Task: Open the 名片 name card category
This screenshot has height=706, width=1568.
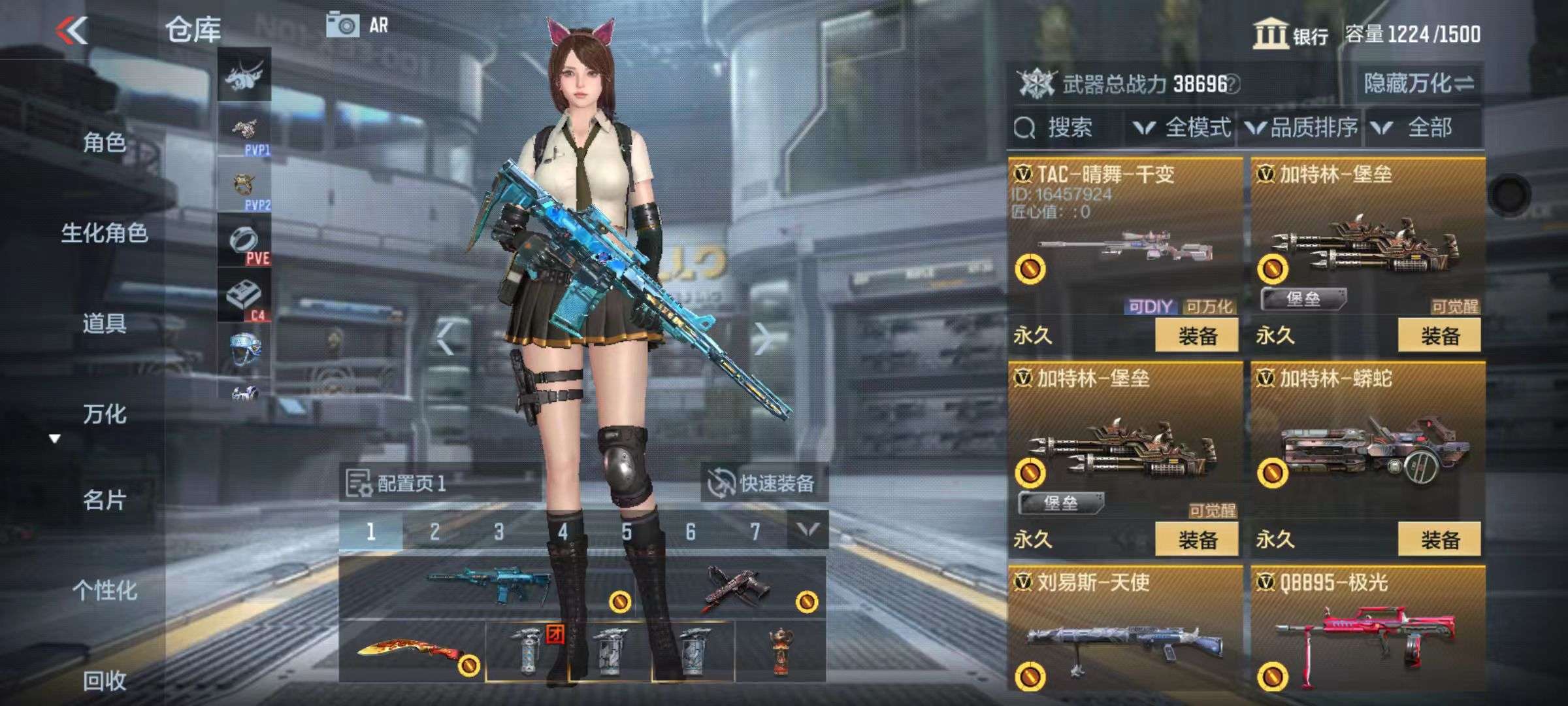Action: pyautogui.click(x=104, y=500)
